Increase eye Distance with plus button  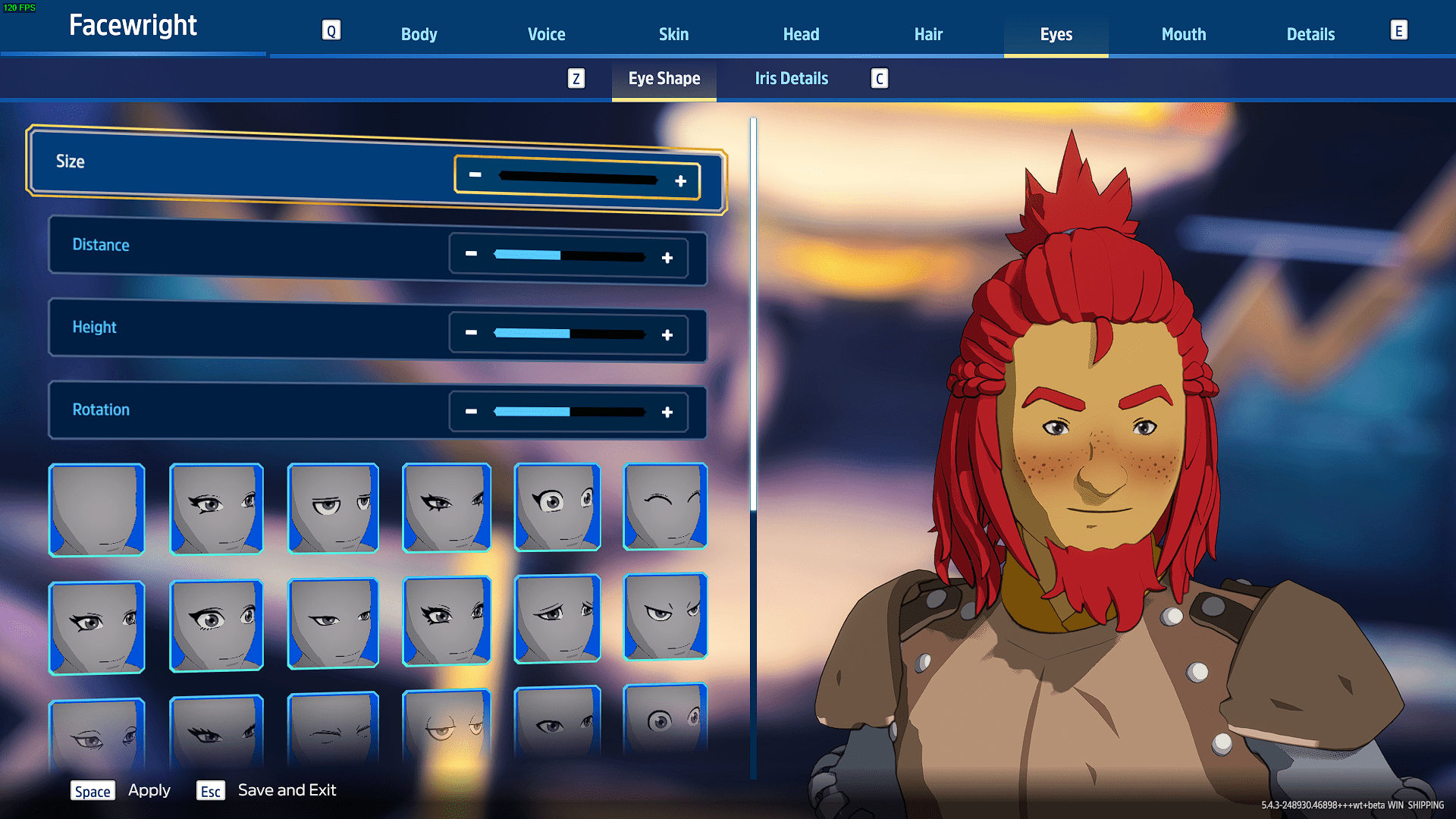tap(667, 258)
